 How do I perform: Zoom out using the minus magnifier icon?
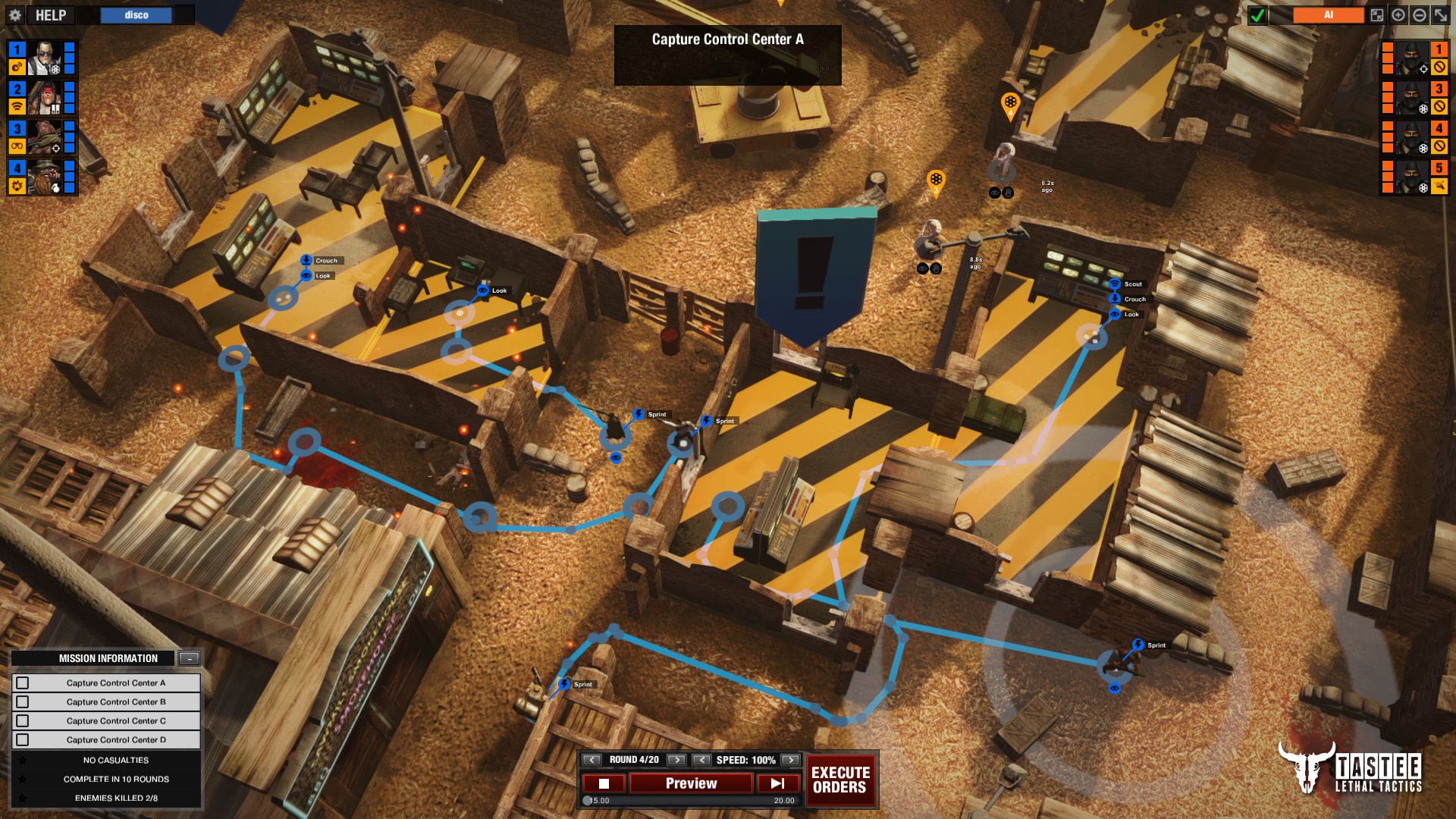(x=1418, y=15)
